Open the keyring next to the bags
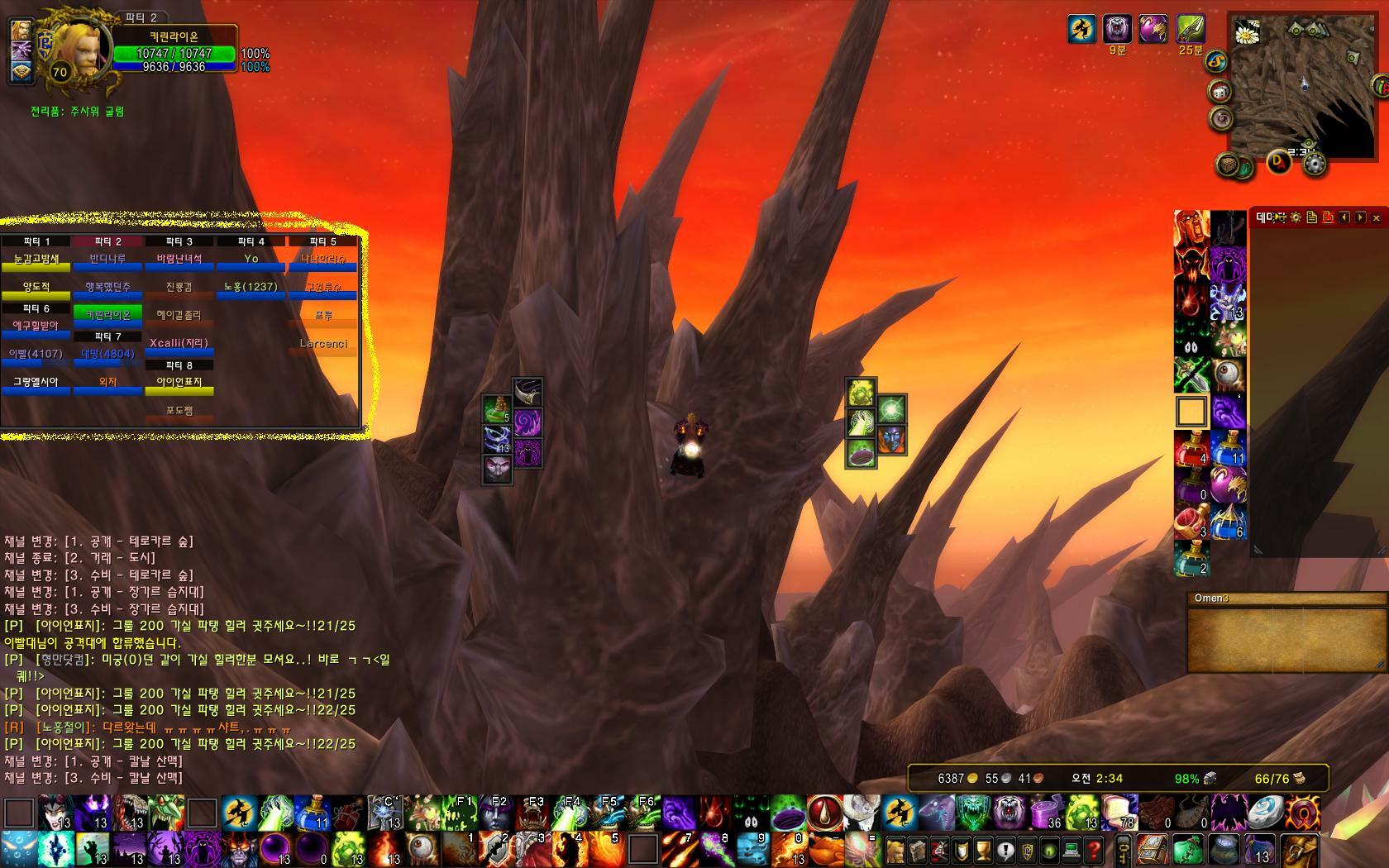The height and width of the screenshot is (868, 1389). tap(1123, 850)
